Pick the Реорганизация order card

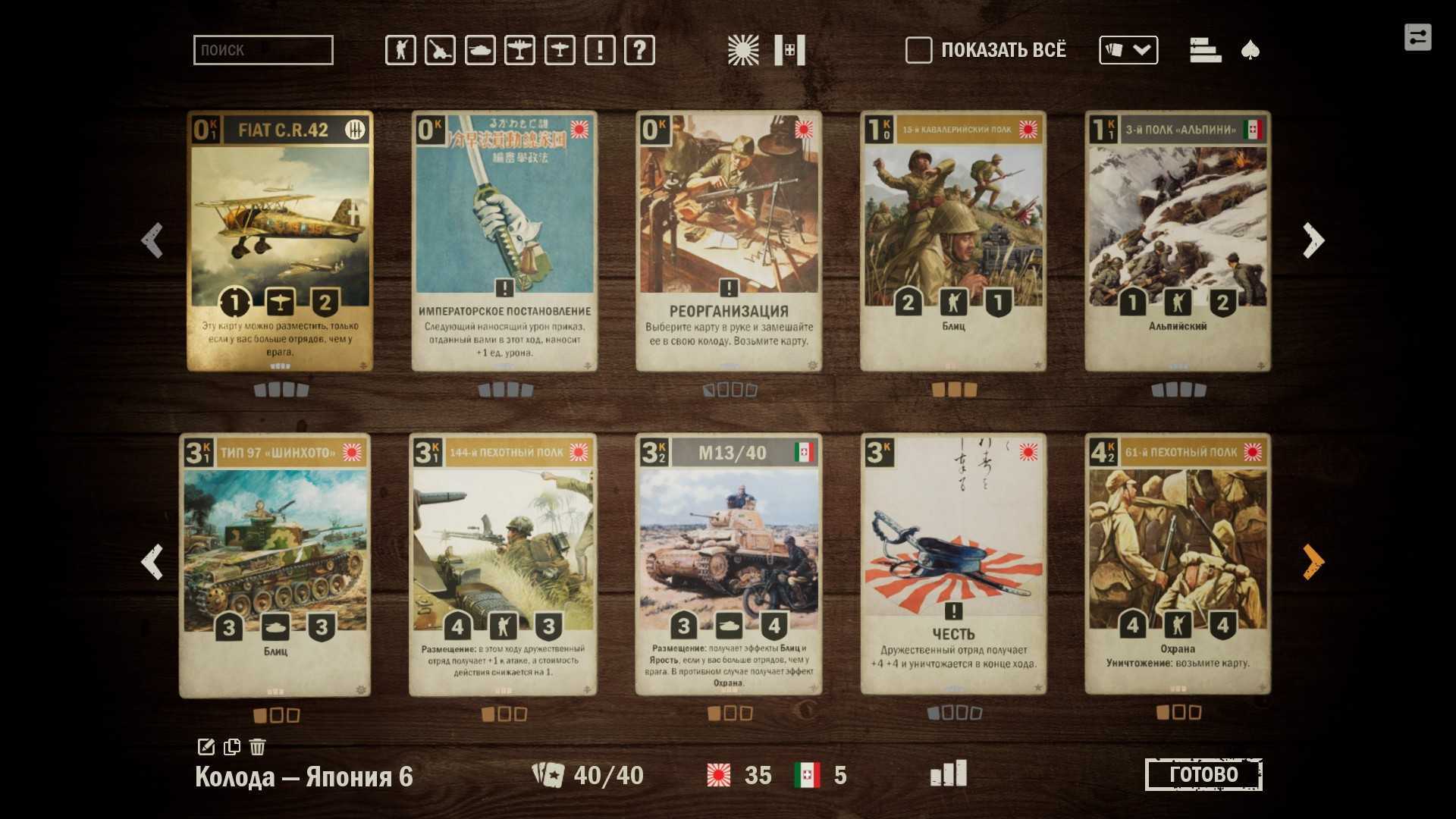point(729,241)
